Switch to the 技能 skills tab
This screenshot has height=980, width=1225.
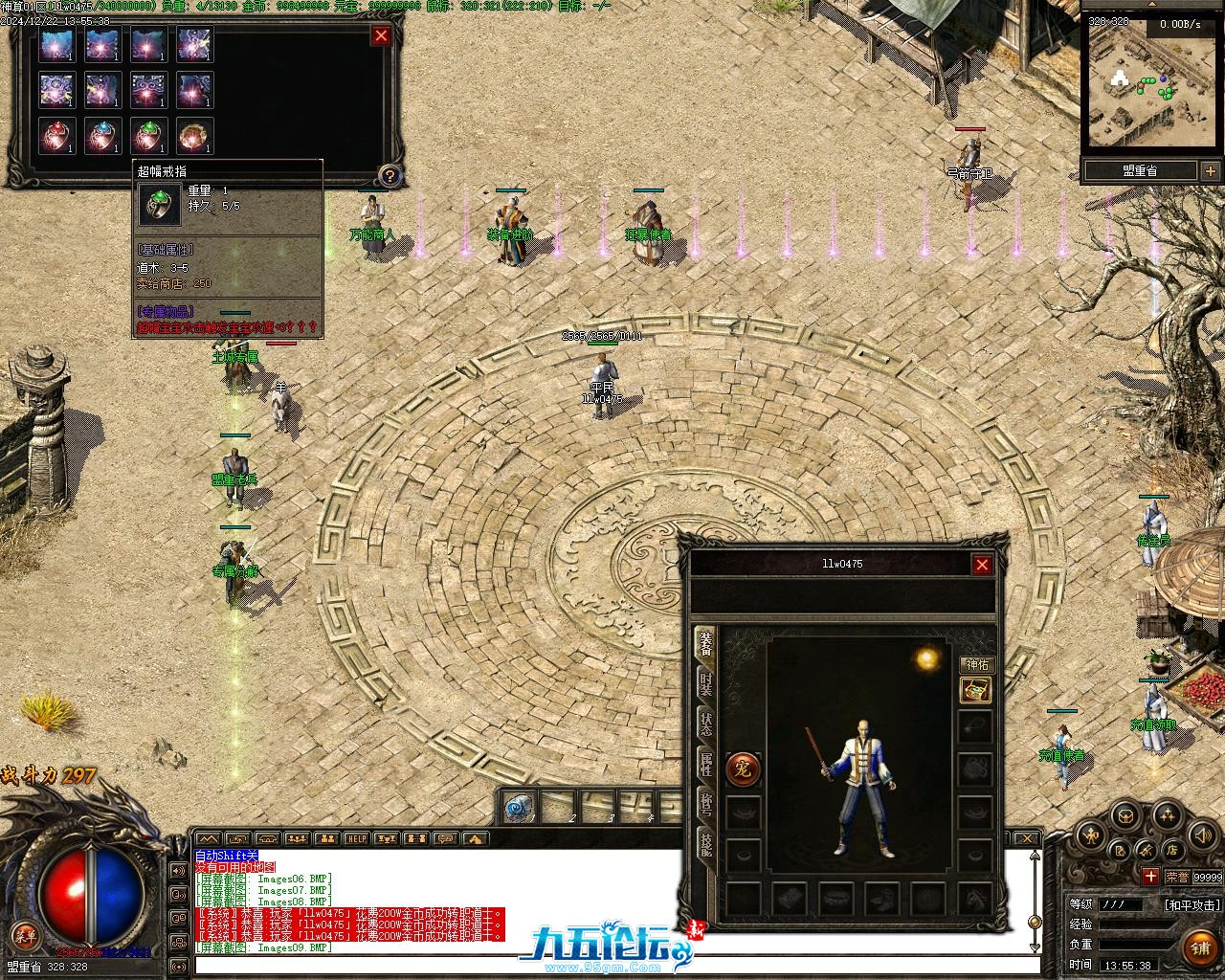705,844
